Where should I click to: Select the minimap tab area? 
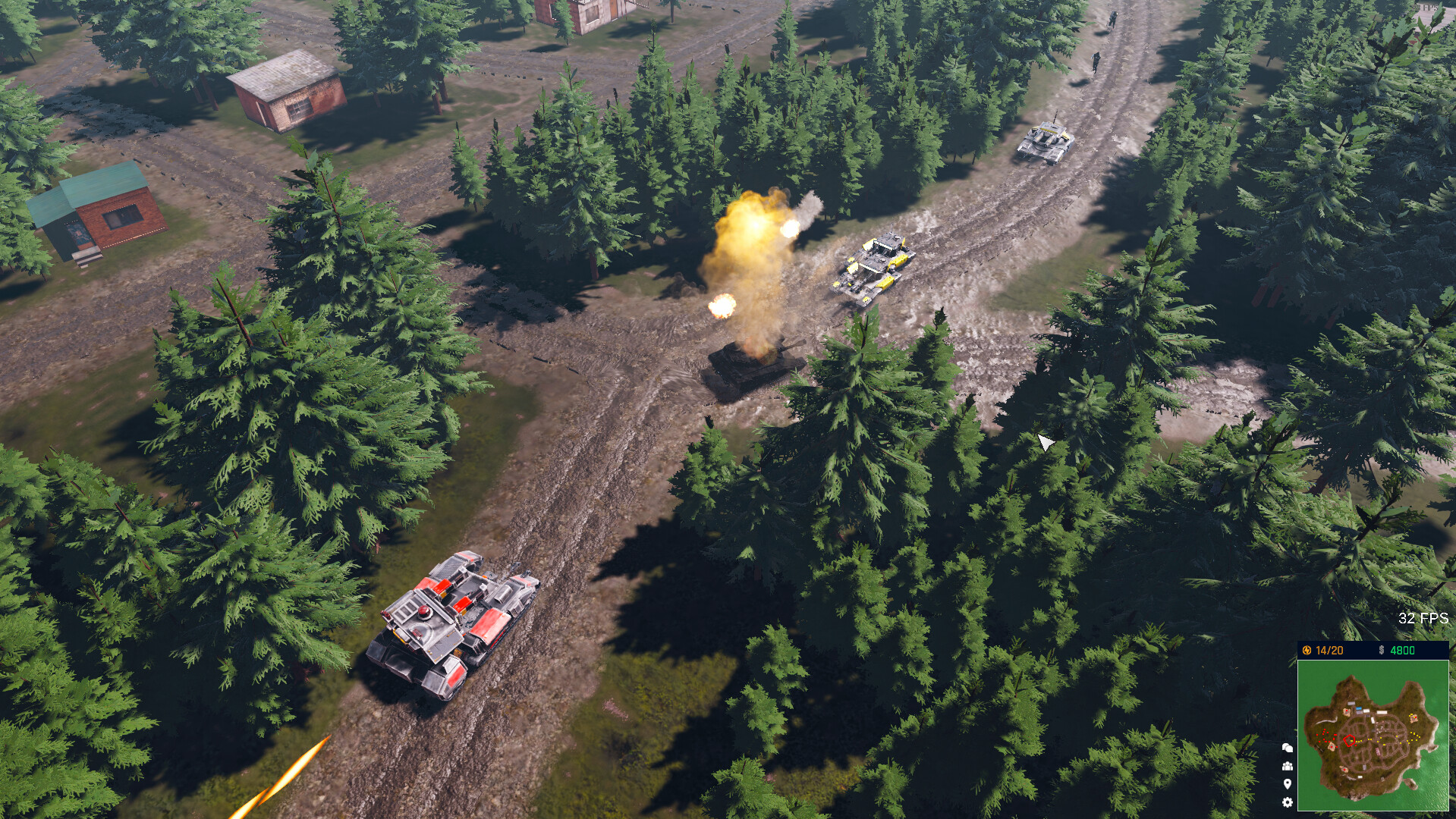[x=1373, y=736]
